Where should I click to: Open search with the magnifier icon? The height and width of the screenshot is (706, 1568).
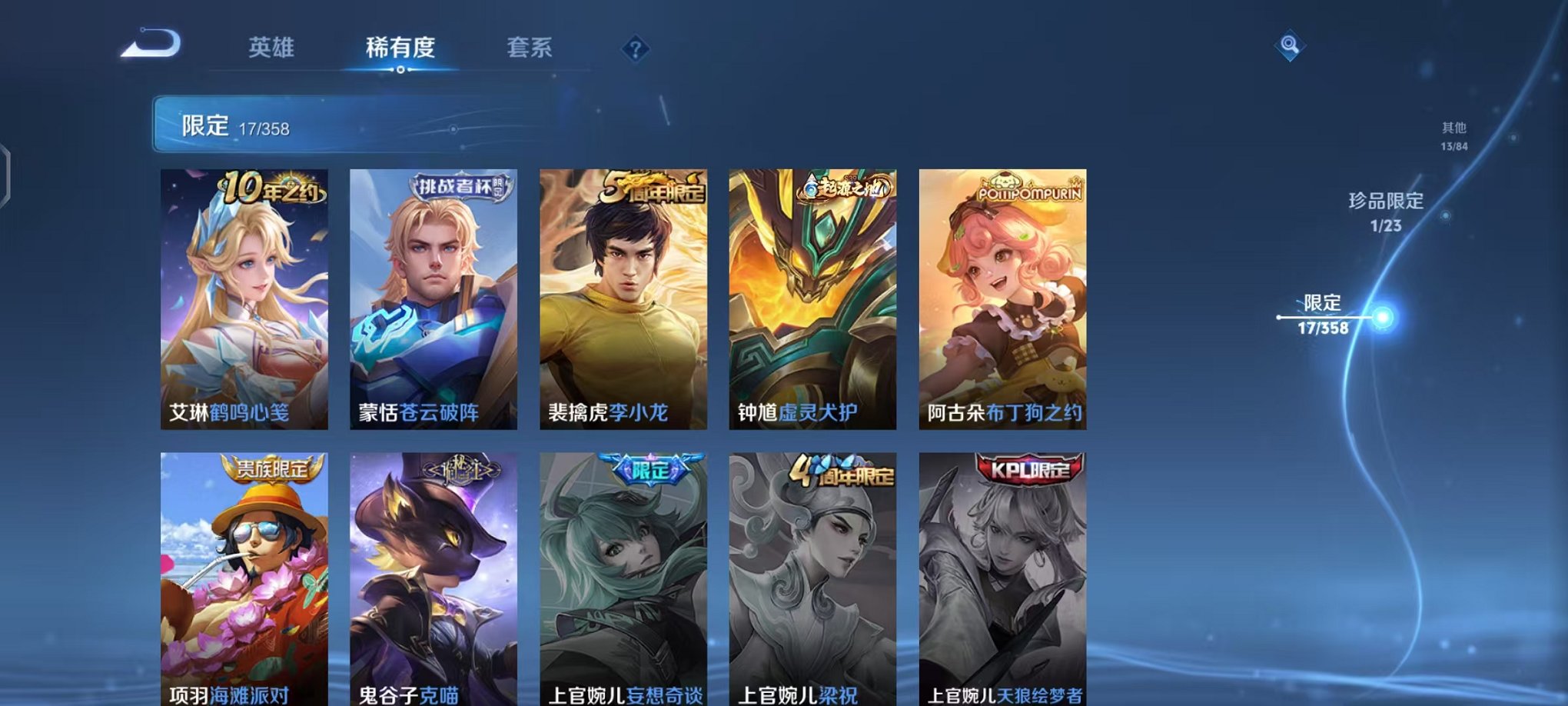(x=1291, y=46)
